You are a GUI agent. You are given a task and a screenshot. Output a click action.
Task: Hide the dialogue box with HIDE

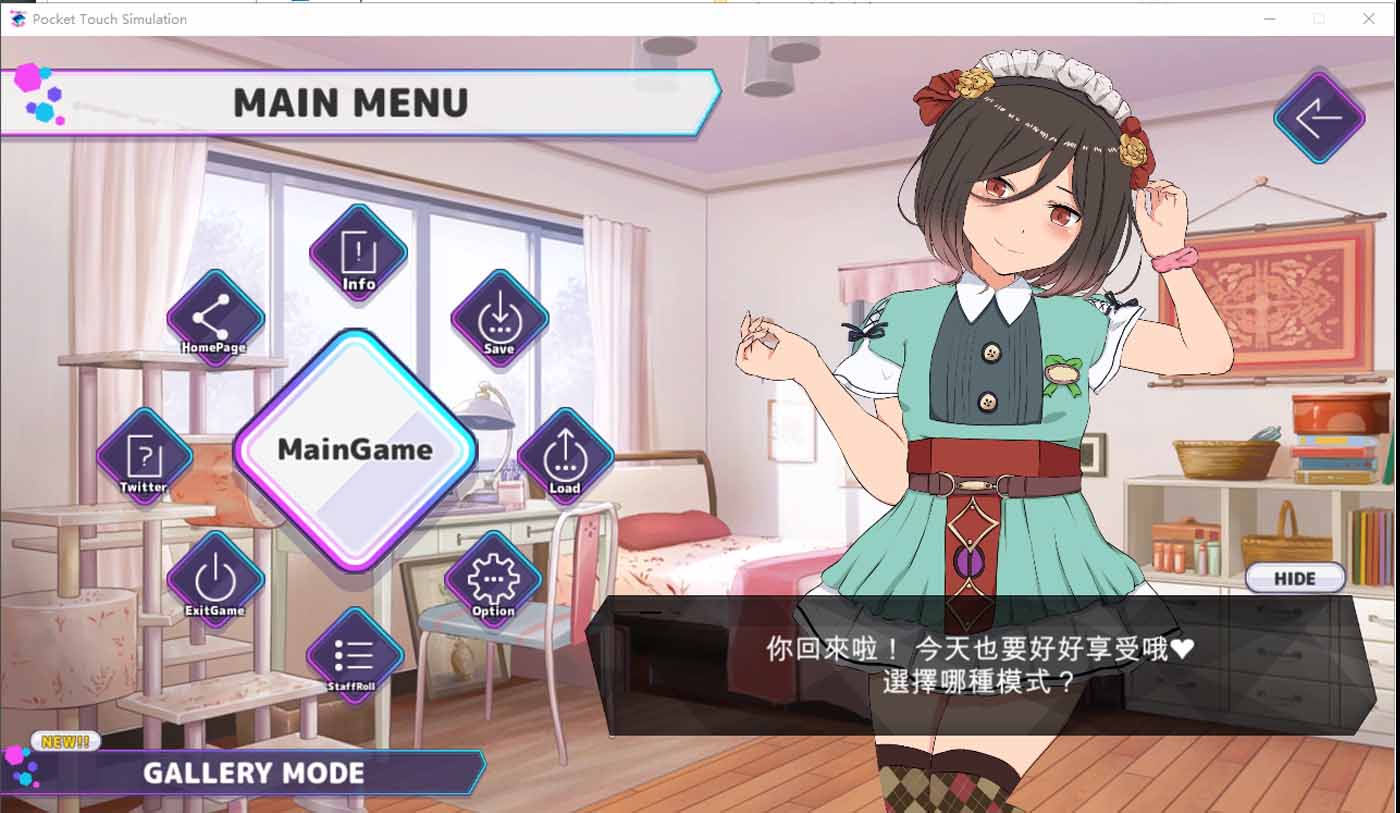click(x=1294, y=578)
